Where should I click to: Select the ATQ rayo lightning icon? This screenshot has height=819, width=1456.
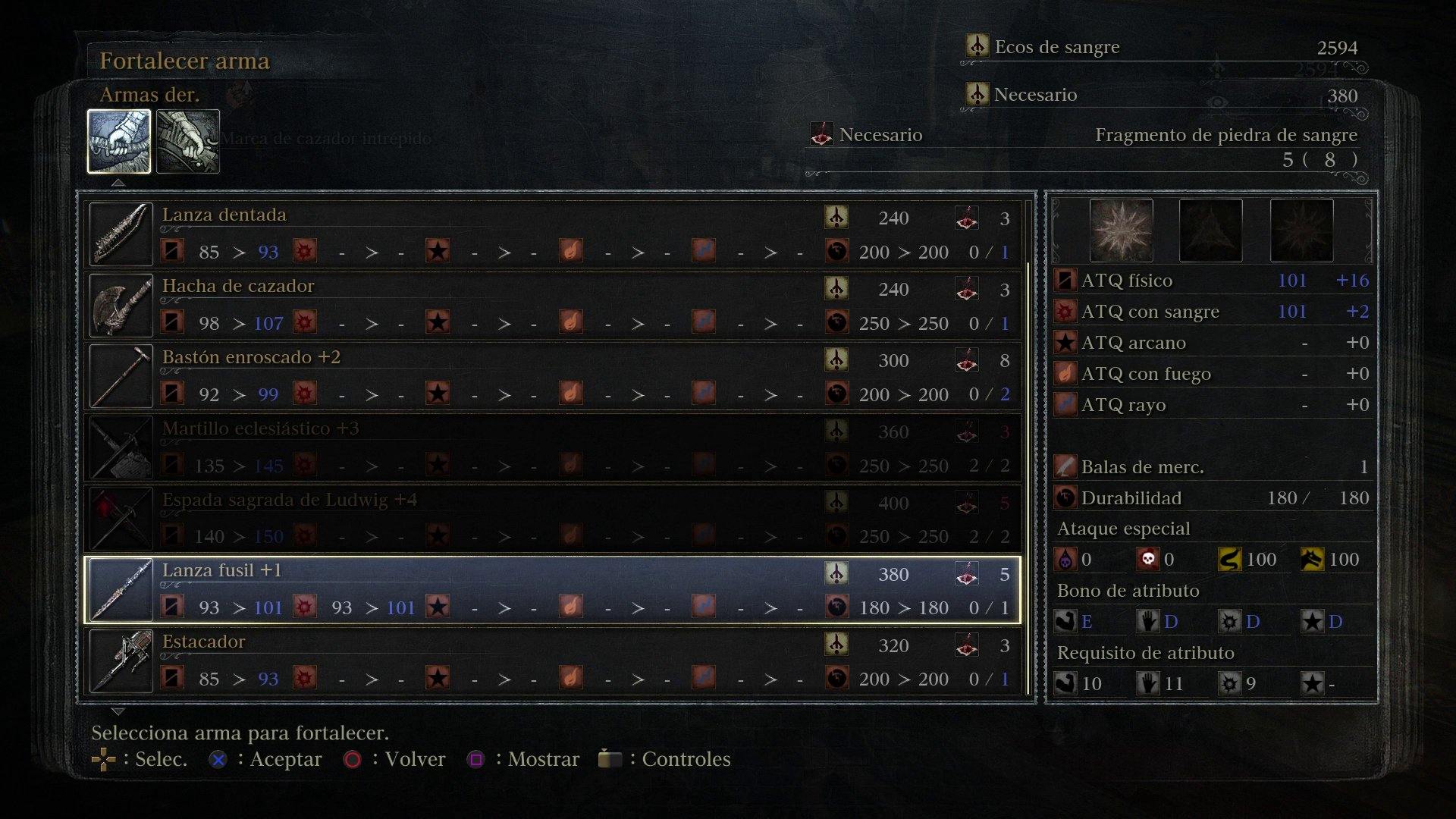[x=1065, y=405]
